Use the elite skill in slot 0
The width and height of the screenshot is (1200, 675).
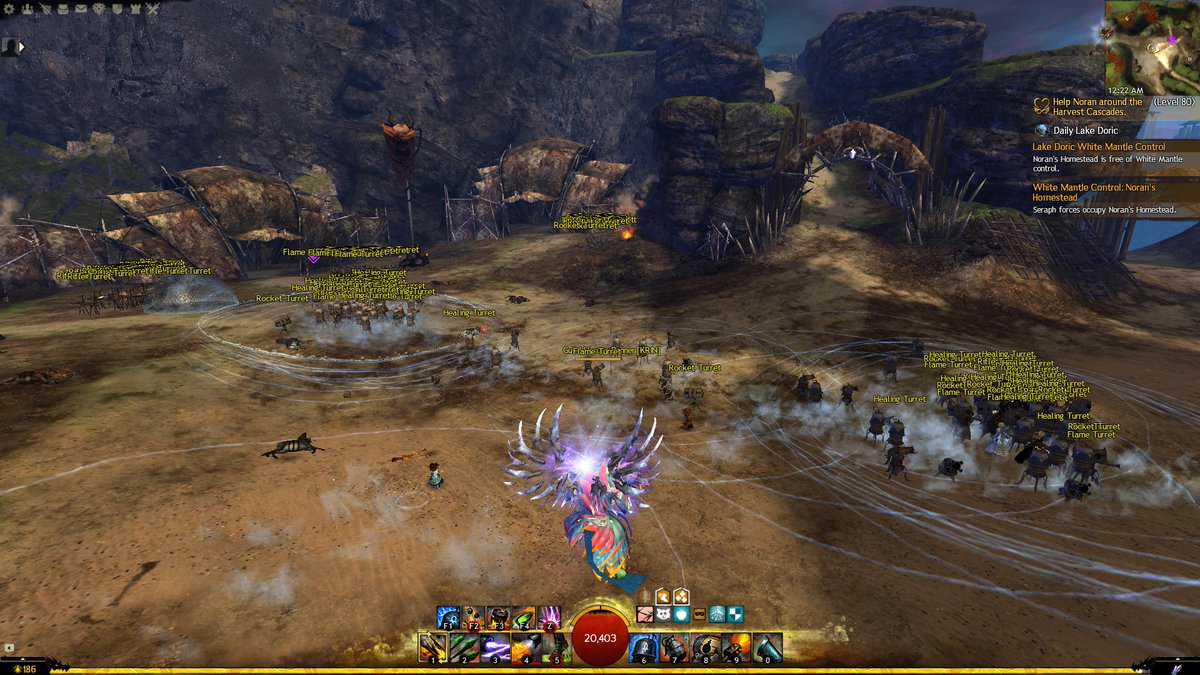click(x=767, y=647)
